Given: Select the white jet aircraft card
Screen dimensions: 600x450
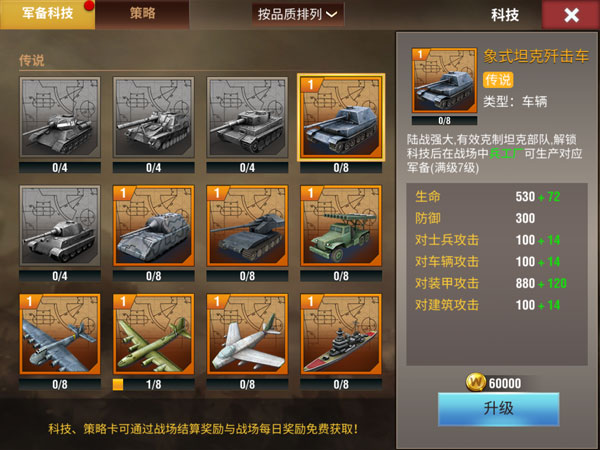Looking at the screenshot, I should click(247, 333).
